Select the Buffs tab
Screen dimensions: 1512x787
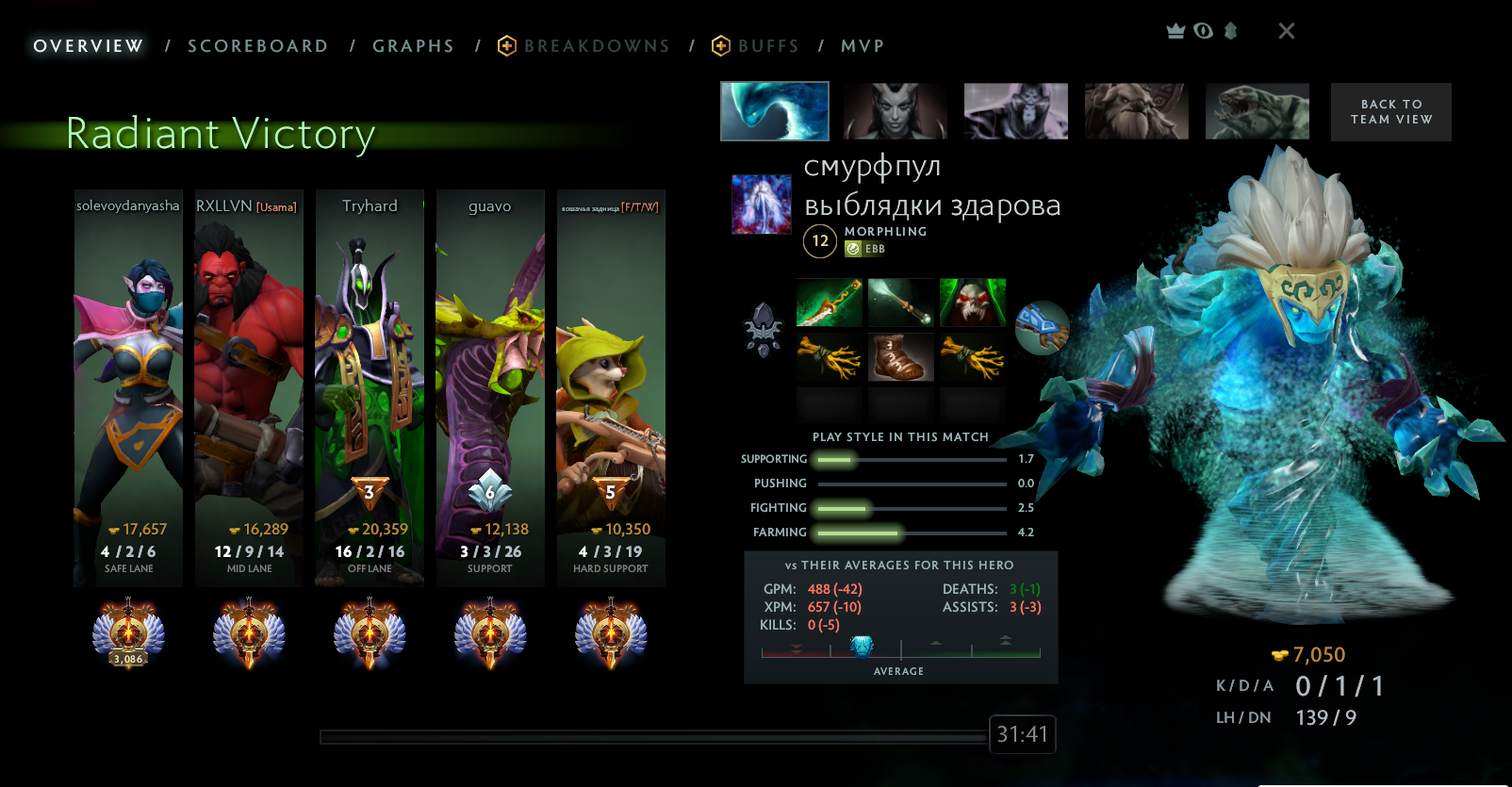pyautogui.click(x=767, y=46)
